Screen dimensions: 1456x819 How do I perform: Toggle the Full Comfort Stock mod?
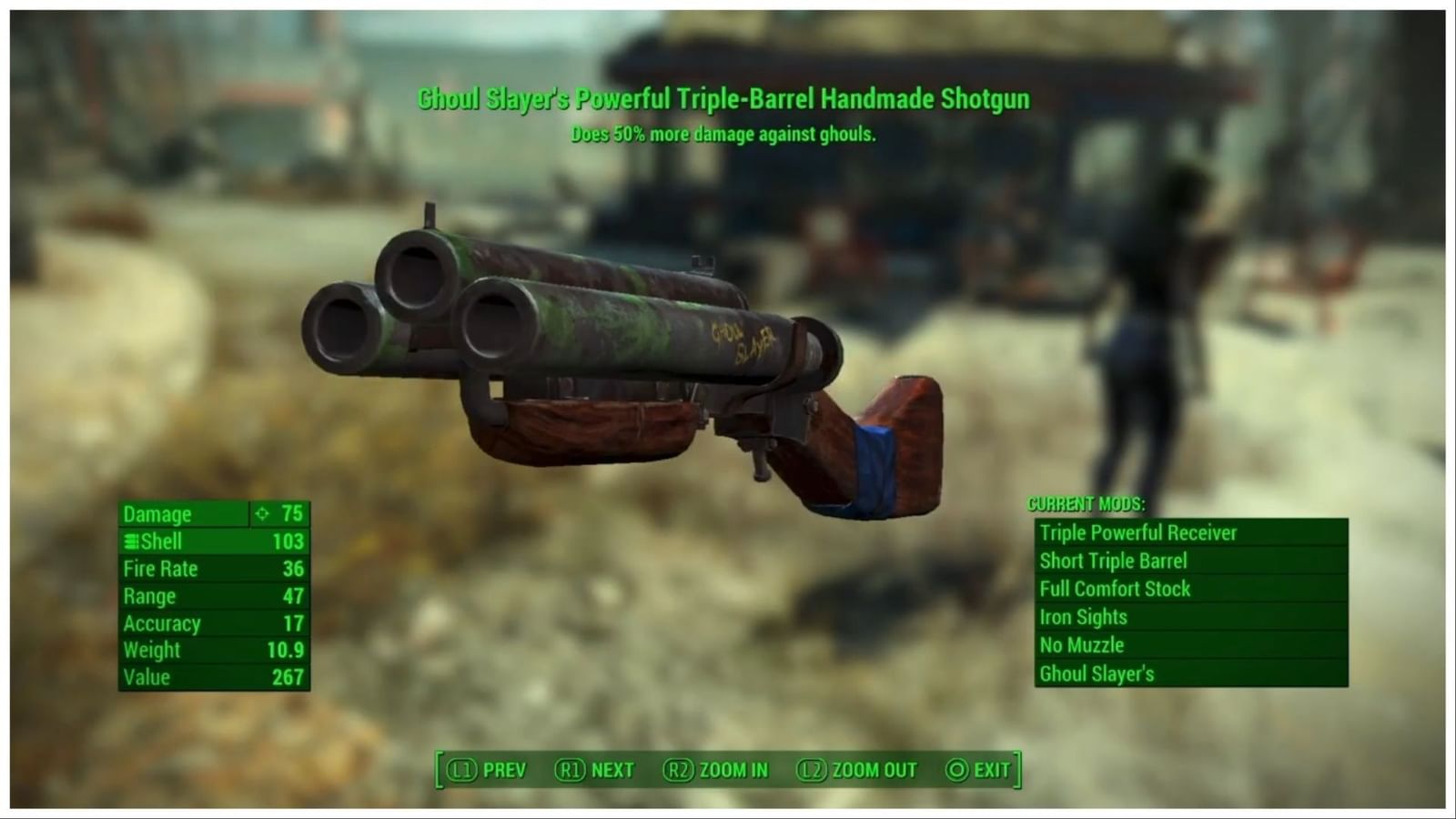[1115, 589]
